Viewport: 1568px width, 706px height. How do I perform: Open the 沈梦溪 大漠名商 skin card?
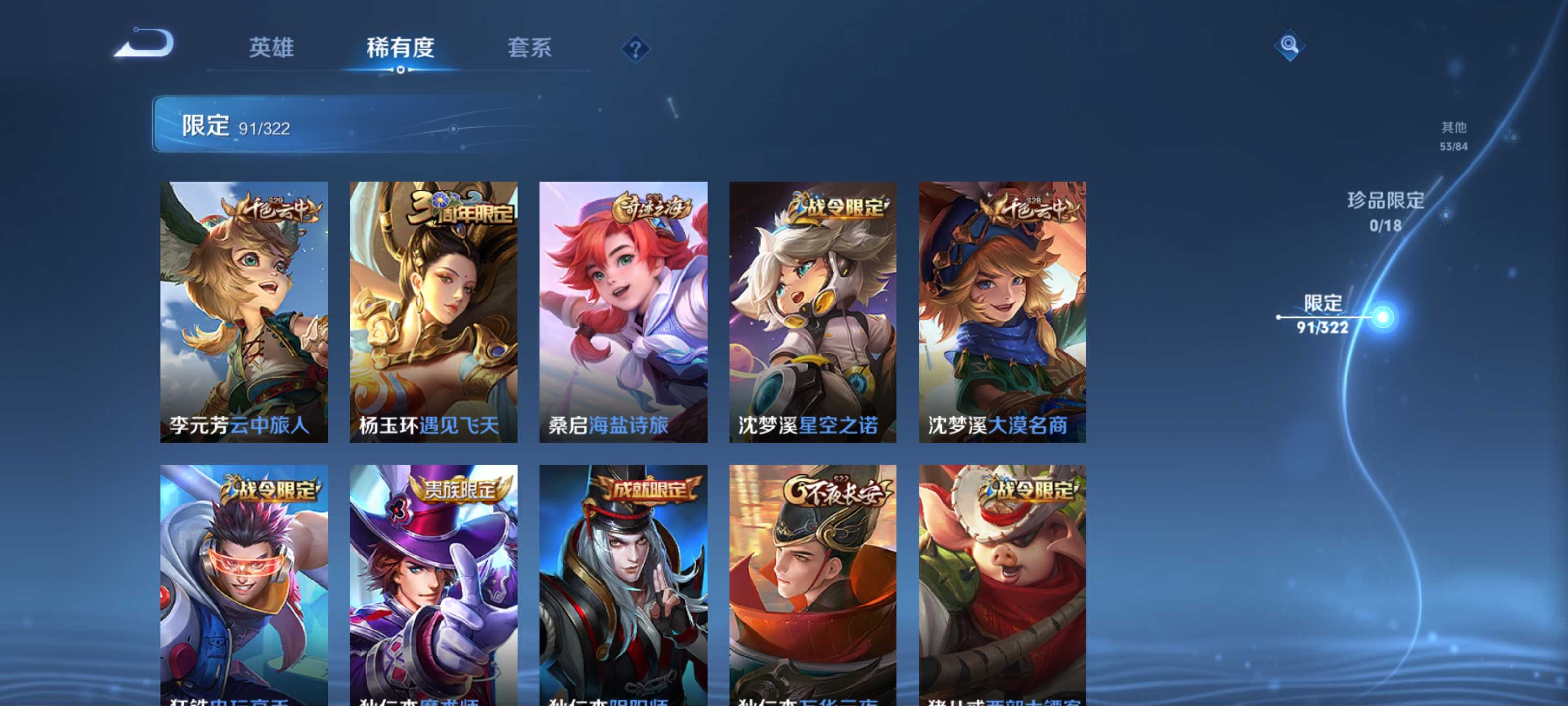click(x=1002, y=311)
